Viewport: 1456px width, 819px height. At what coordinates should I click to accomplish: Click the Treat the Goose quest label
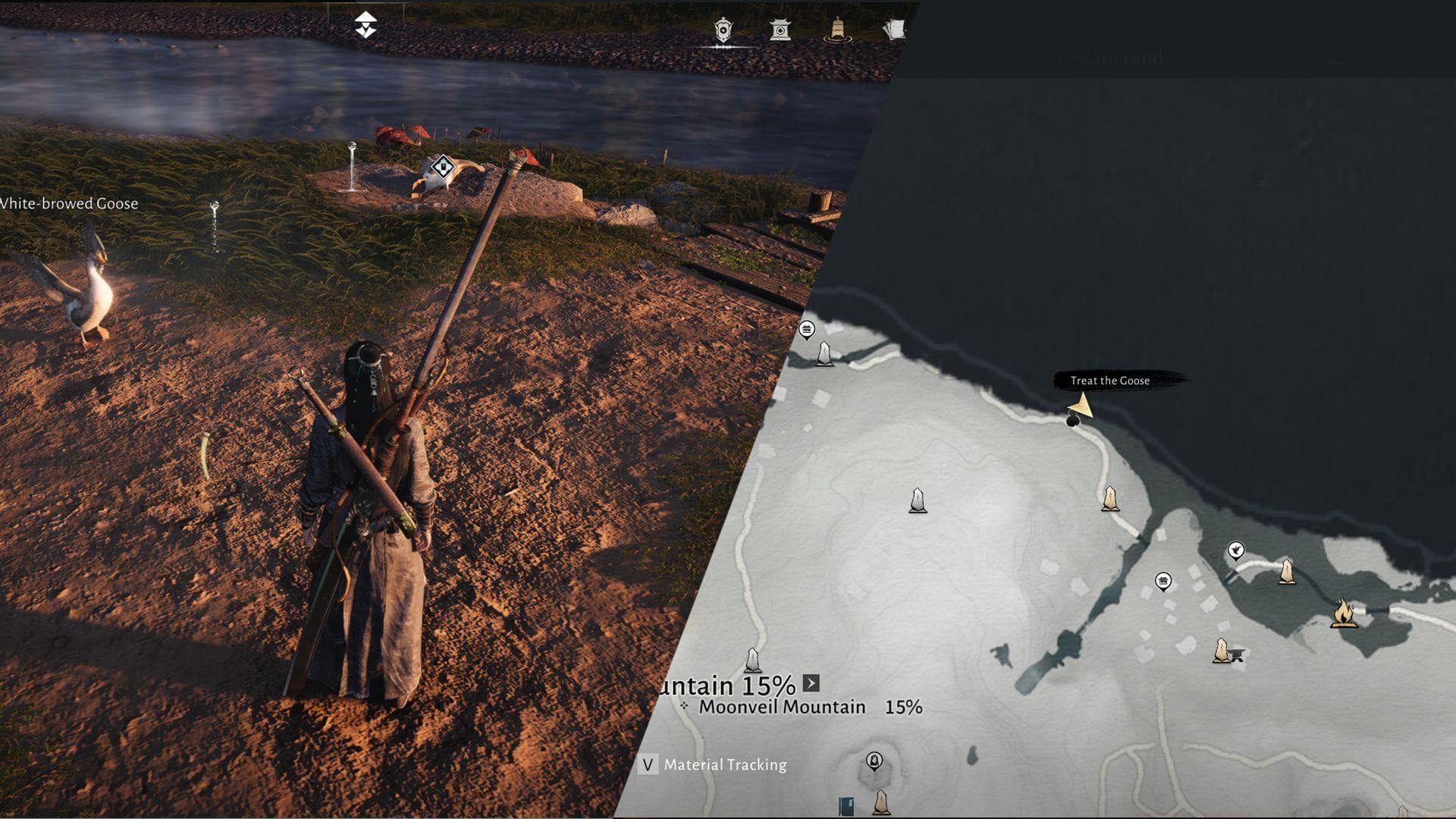tap(1109, 381)
